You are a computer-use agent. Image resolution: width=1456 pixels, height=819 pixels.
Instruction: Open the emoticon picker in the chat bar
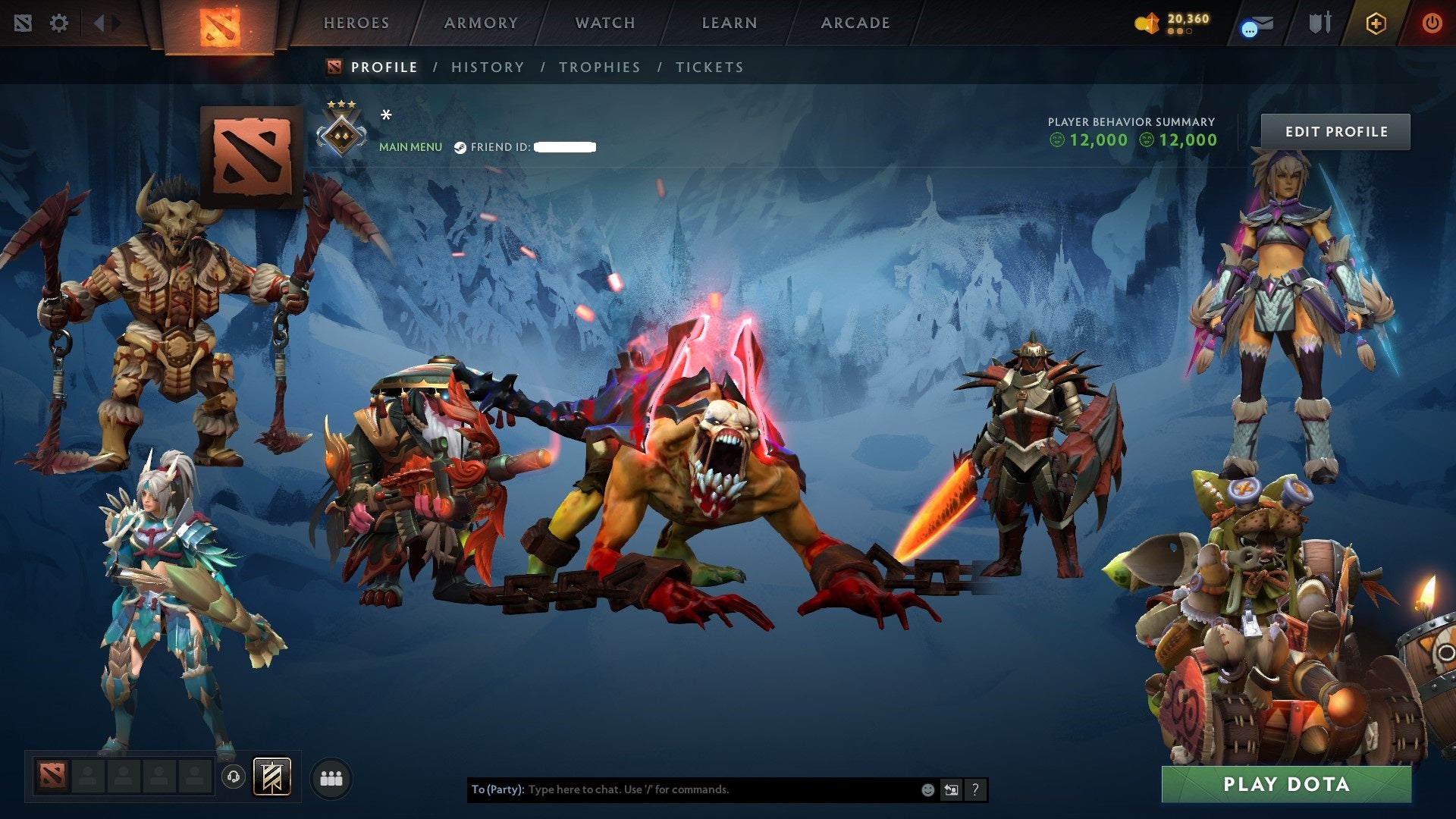click(927, 789)
